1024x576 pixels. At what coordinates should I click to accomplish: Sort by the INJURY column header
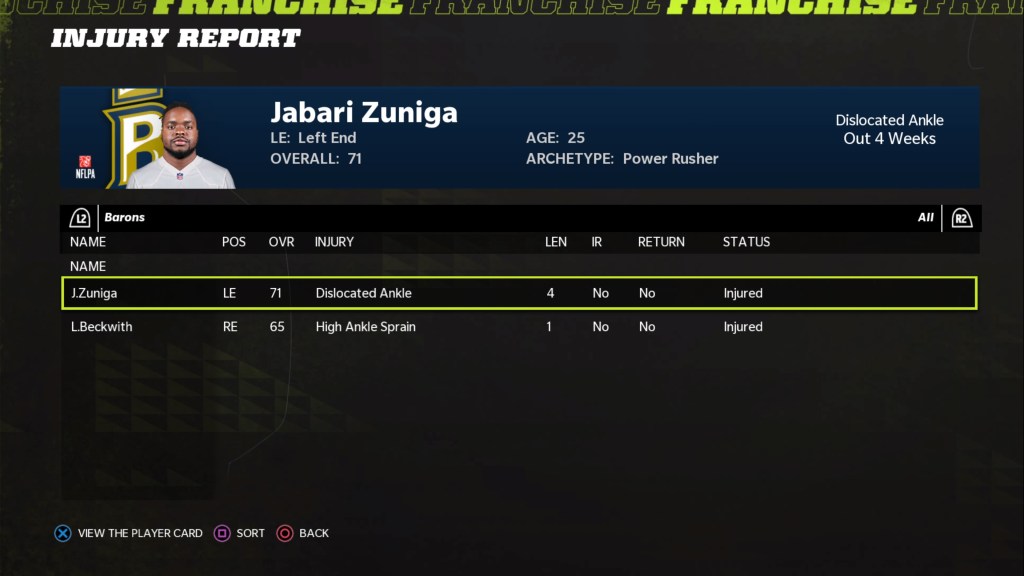click(334, 242)
